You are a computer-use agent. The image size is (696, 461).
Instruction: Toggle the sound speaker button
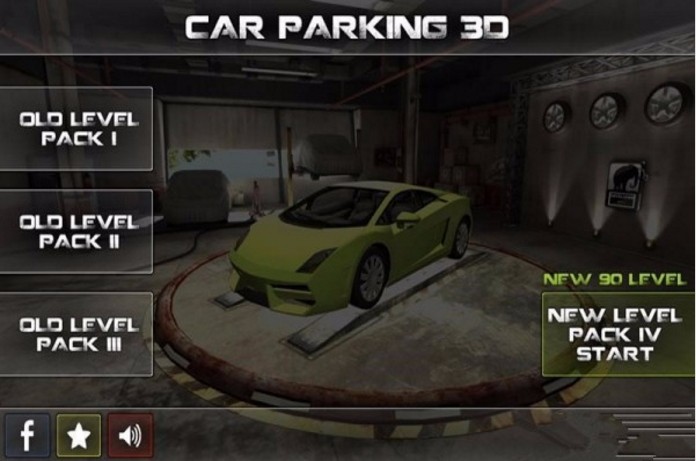(x=130, y=435)
